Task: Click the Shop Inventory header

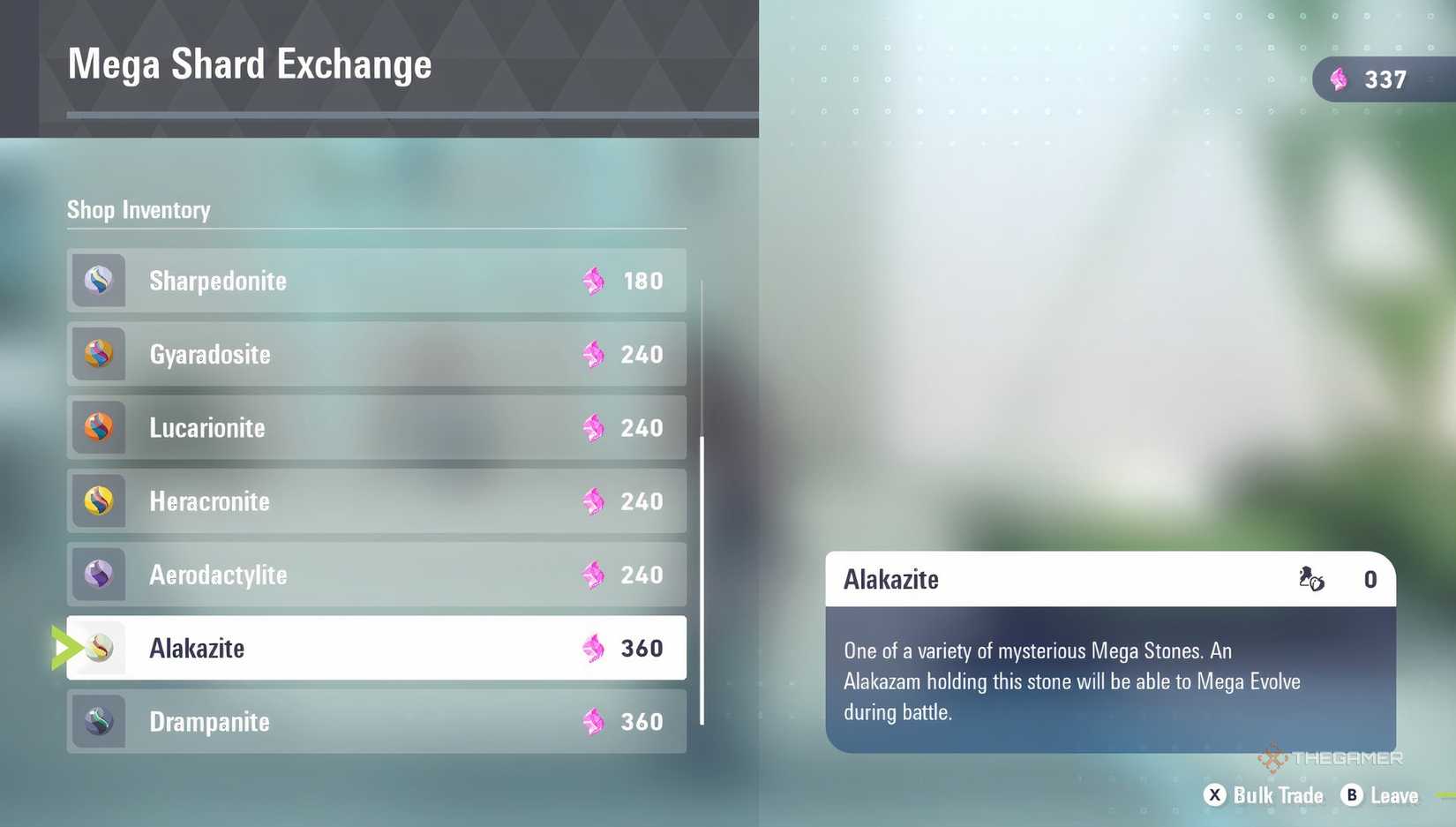Action: [x=138, y=210]
